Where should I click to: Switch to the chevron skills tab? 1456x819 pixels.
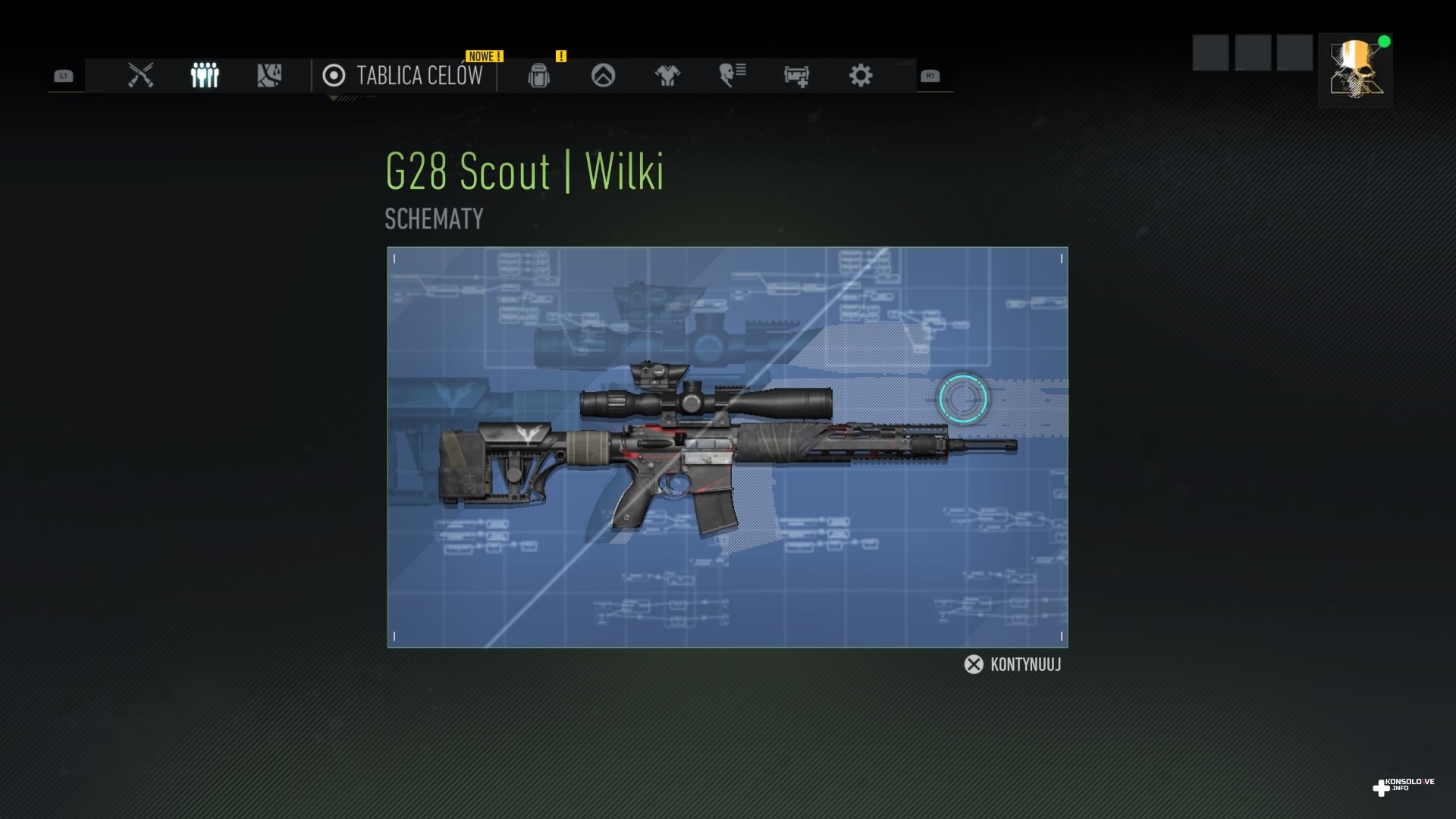coord(603,76)
